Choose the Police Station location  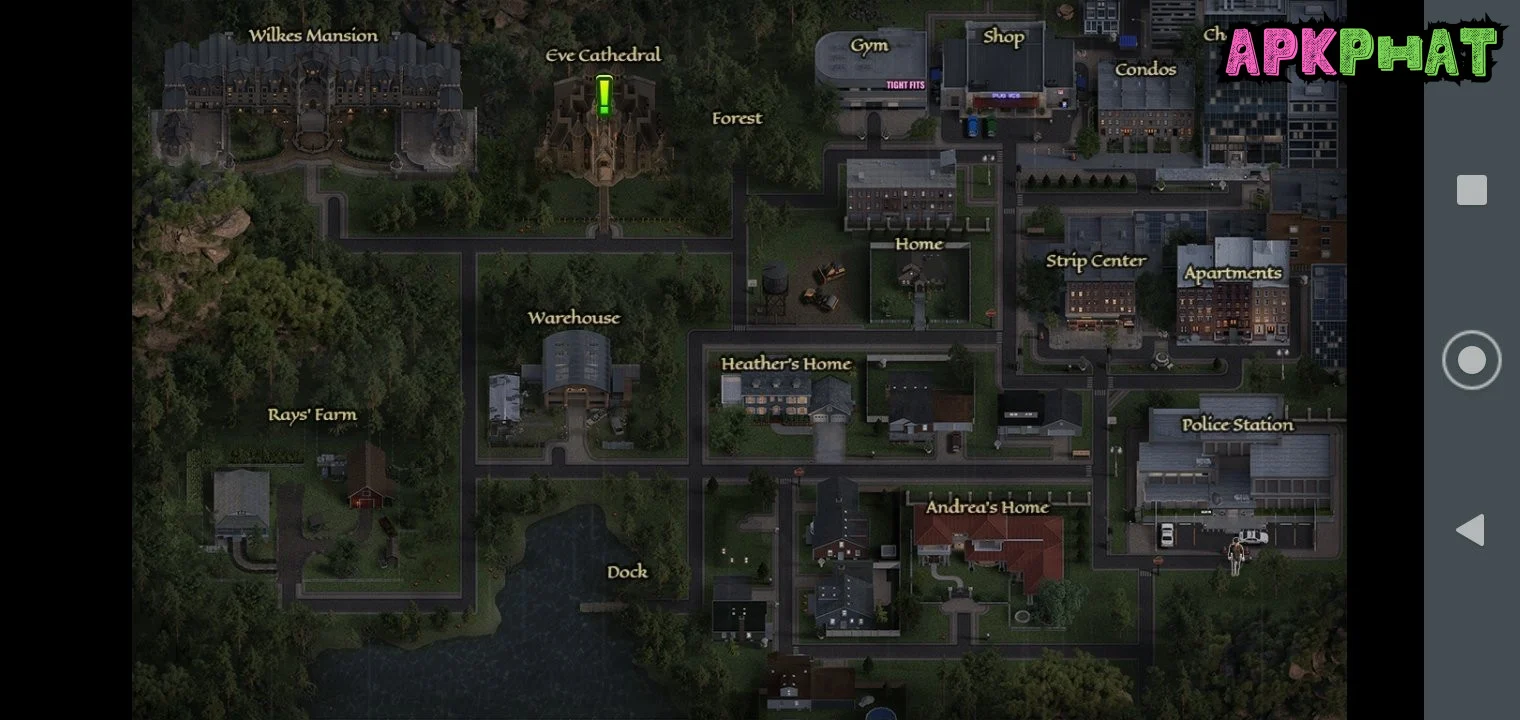[1237, 425]
